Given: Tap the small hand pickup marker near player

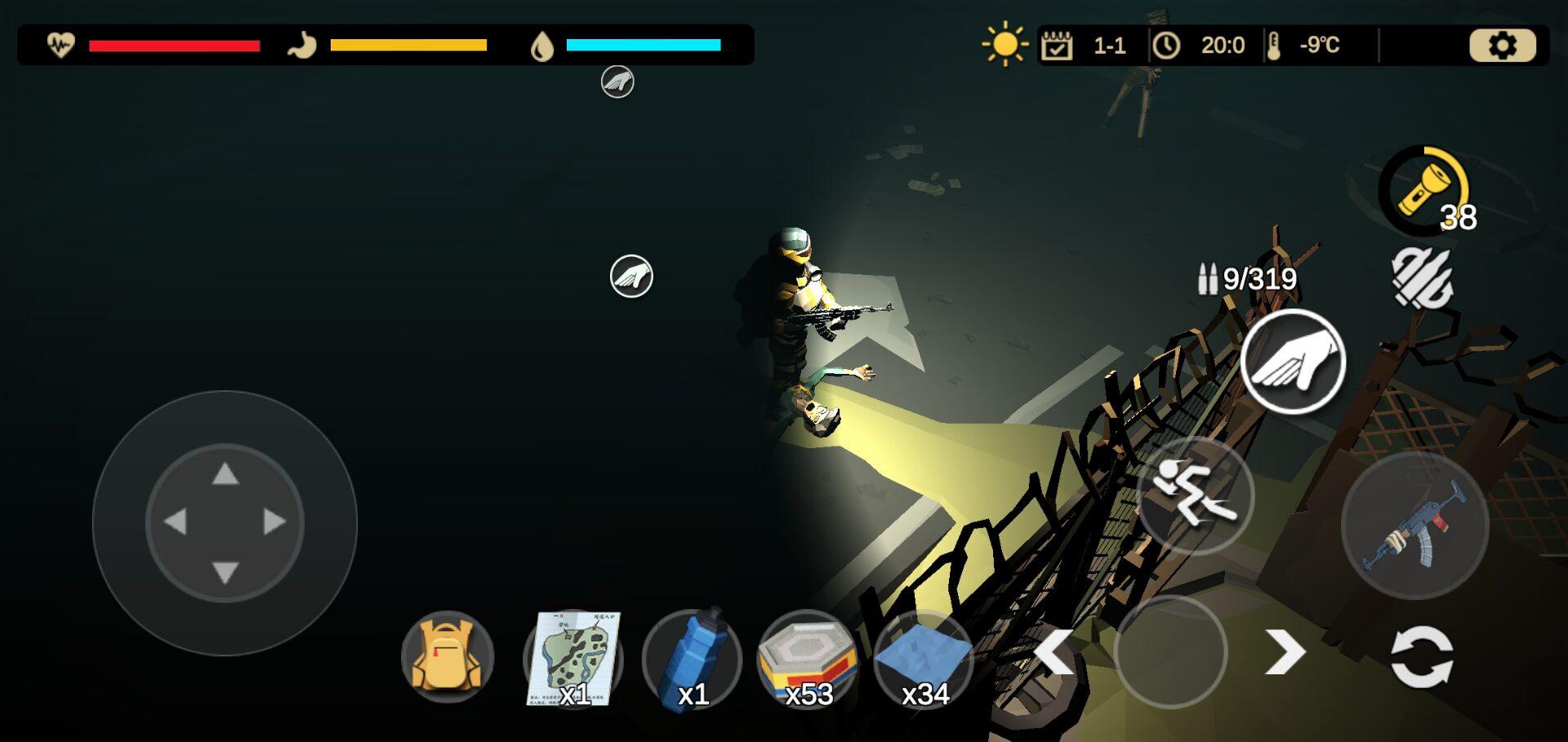Looking at the screenshot, I should pyautogui.click(x=631, y=276).
